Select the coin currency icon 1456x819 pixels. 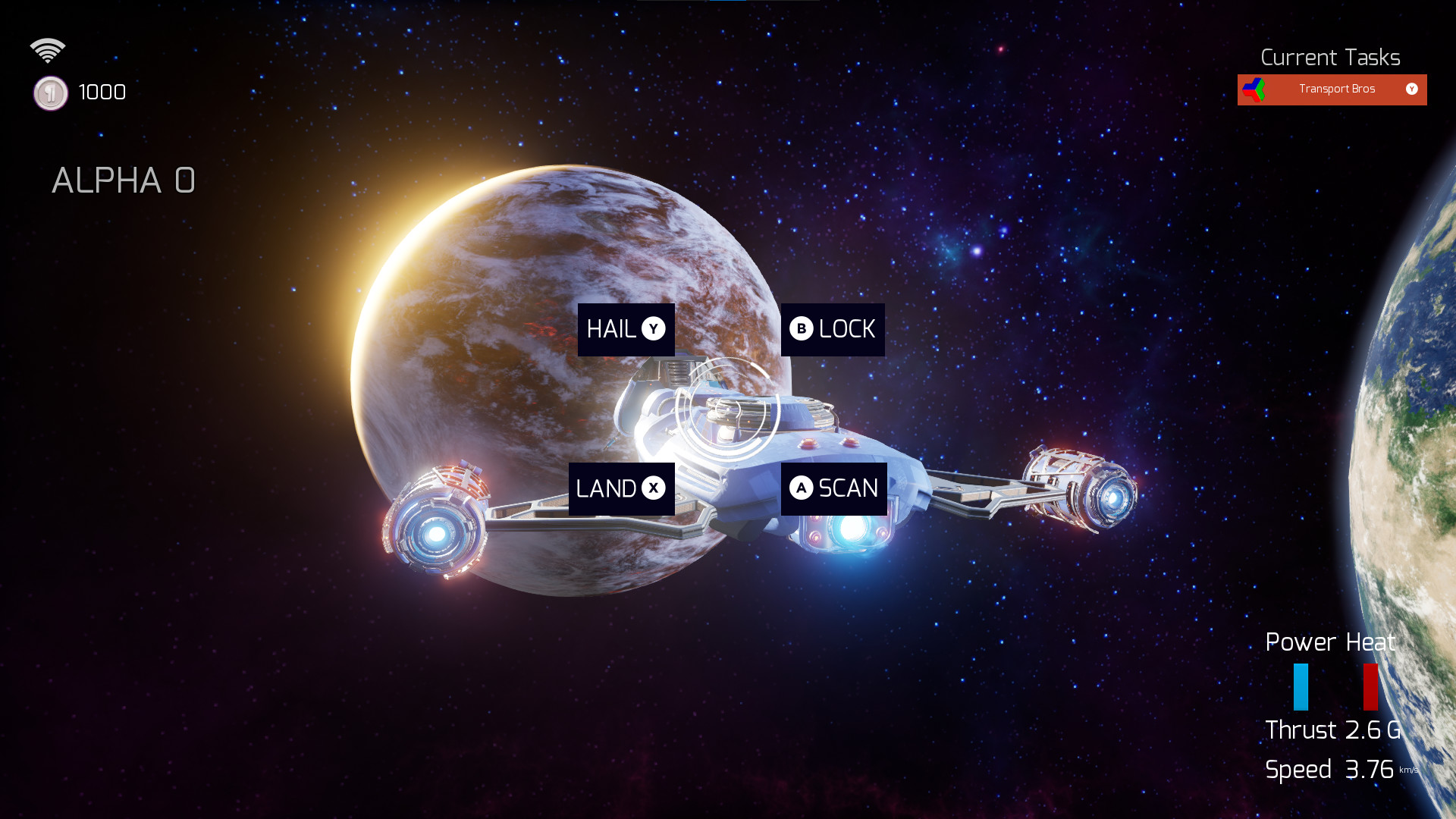(x=50, y=93)
